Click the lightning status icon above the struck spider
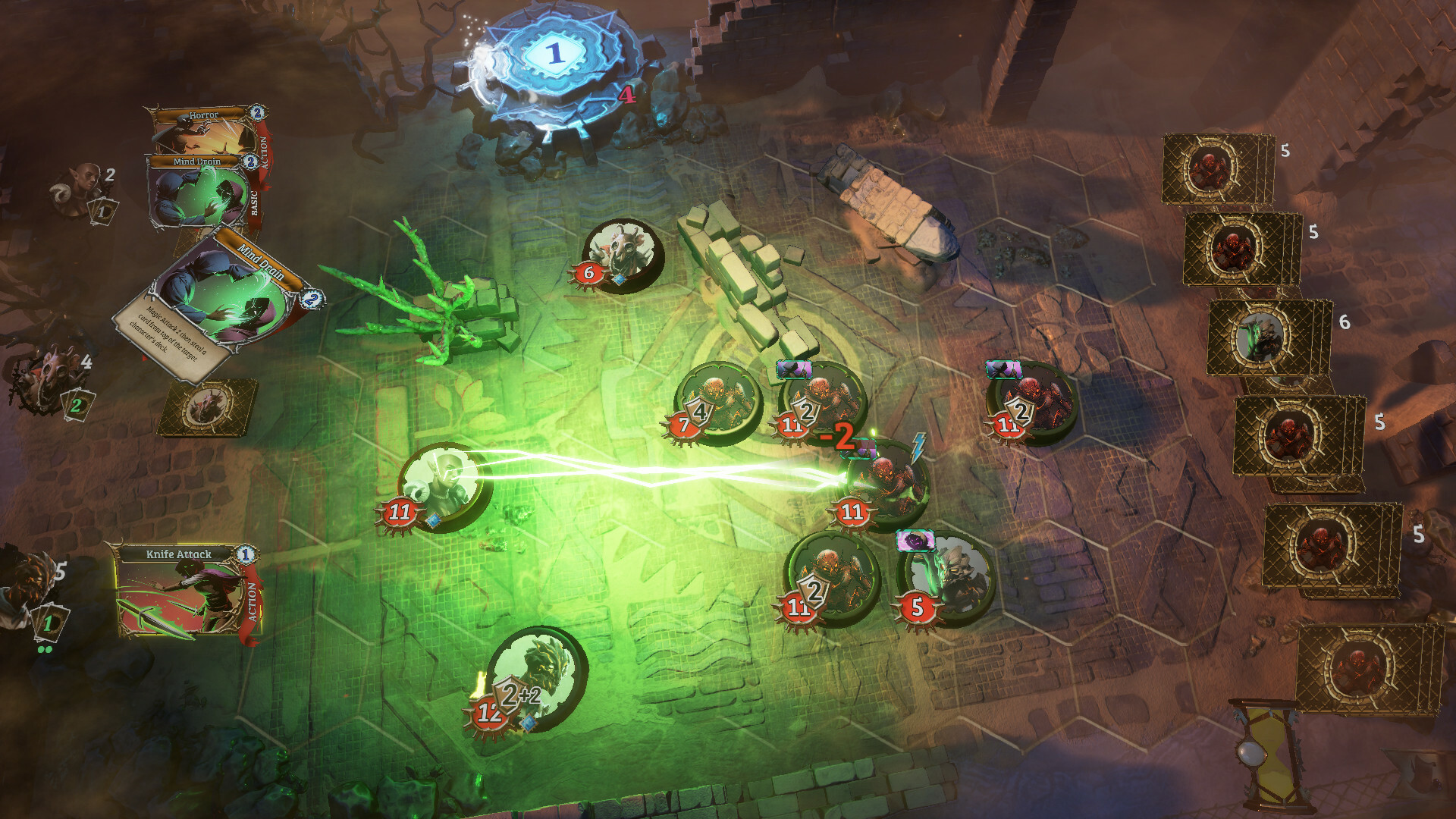The width and height of the screenshot is (1456, 819). point(918,449)
